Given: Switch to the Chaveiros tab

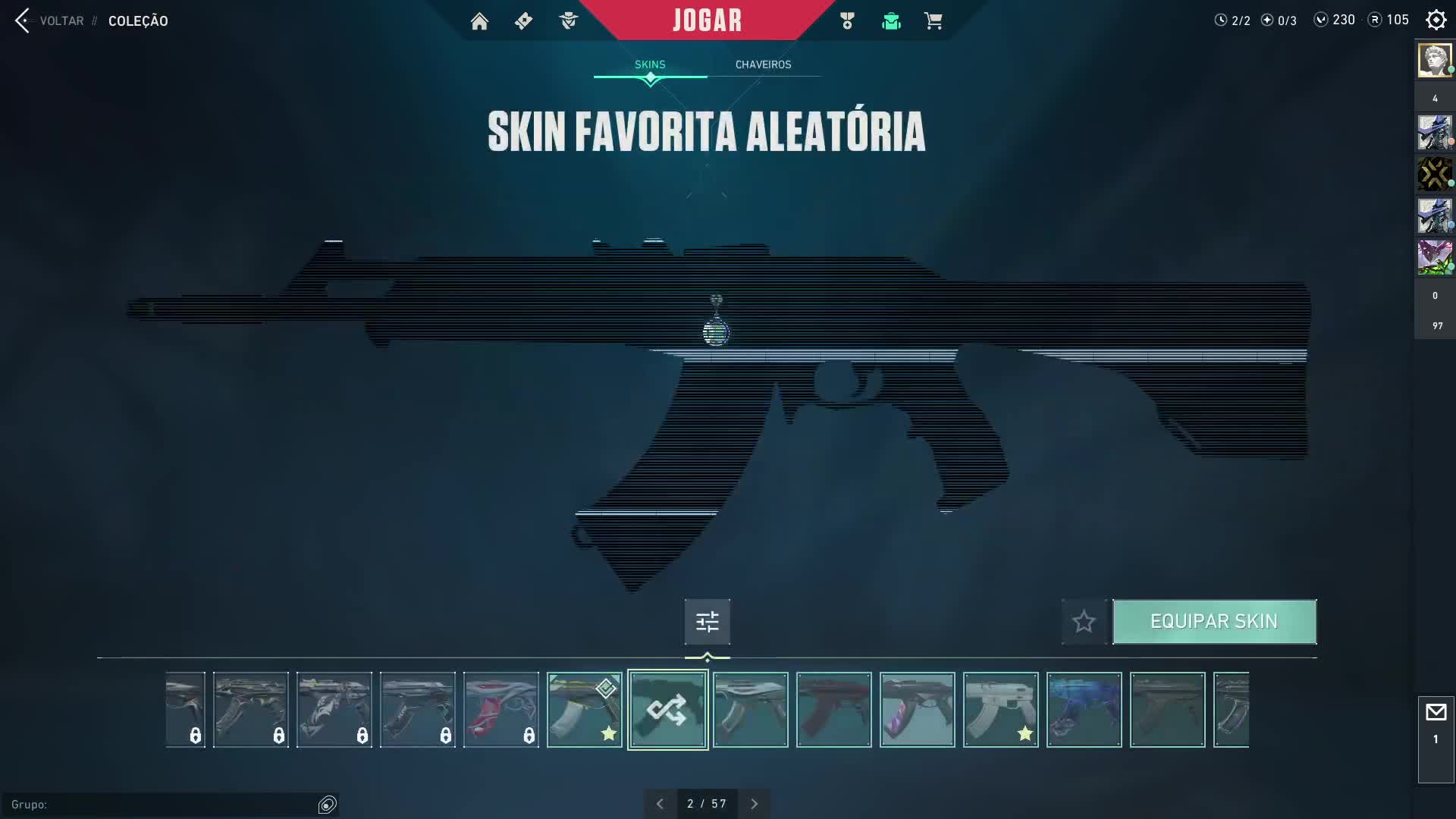Looking at the screenshot, I should click(763, 64).
